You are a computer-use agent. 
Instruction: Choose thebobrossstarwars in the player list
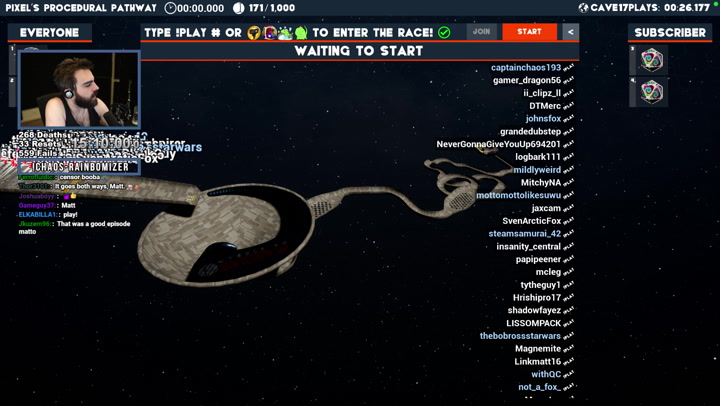[520, 336]
